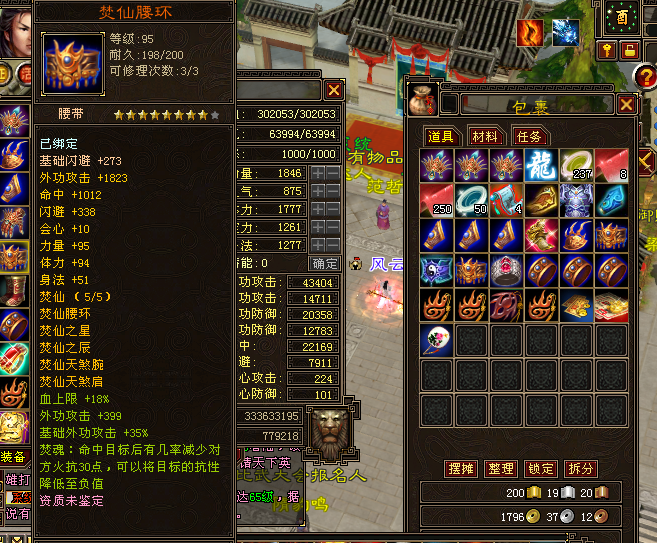Choose the 拆分 split button
The image size is (657, 543).
[x=580, y=468]
